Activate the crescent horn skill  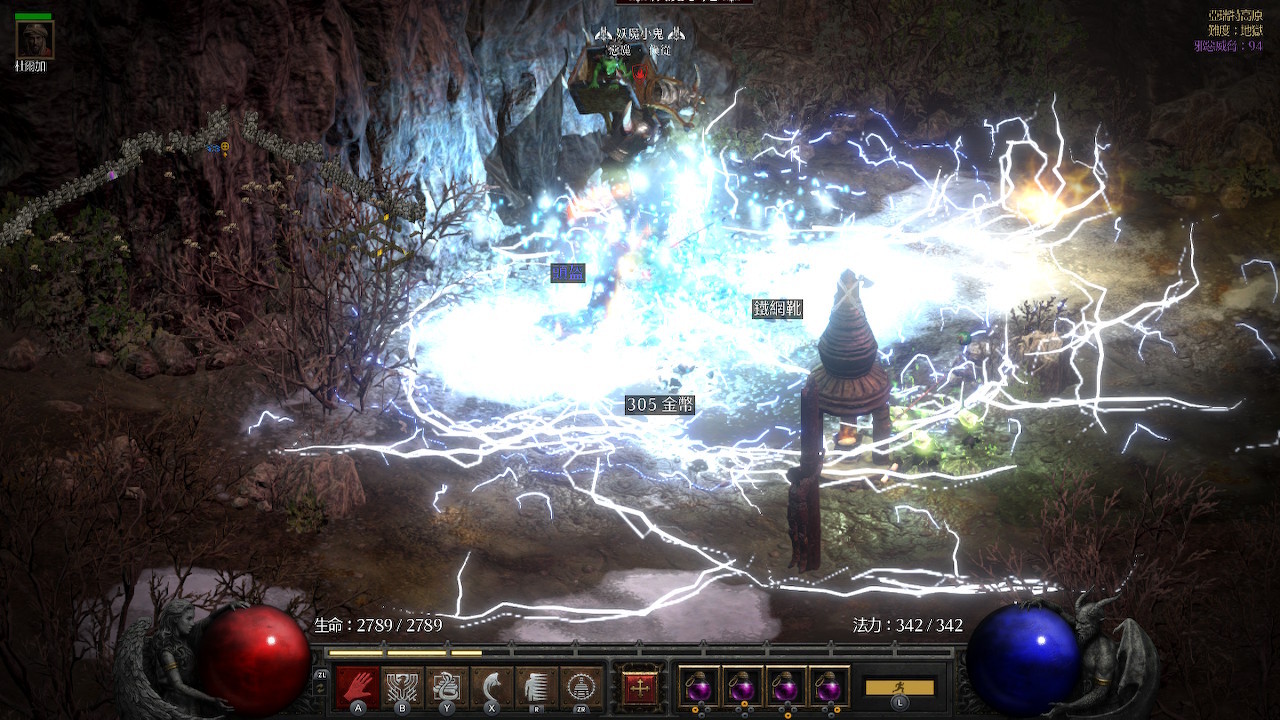point(491,687)
